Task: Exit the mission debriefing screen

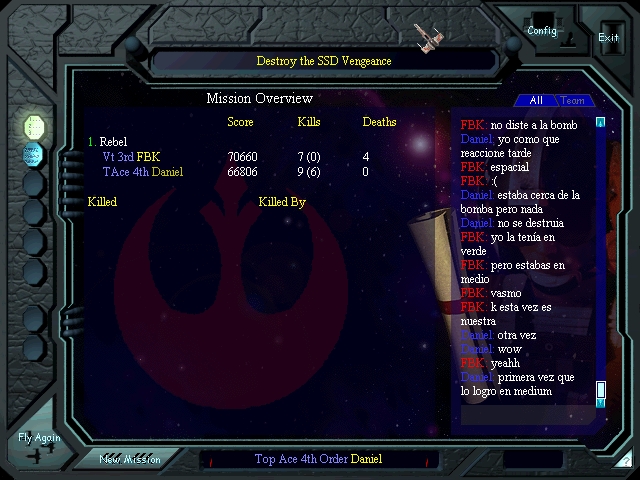Action: pyautogui.click(x=608, y=37)
